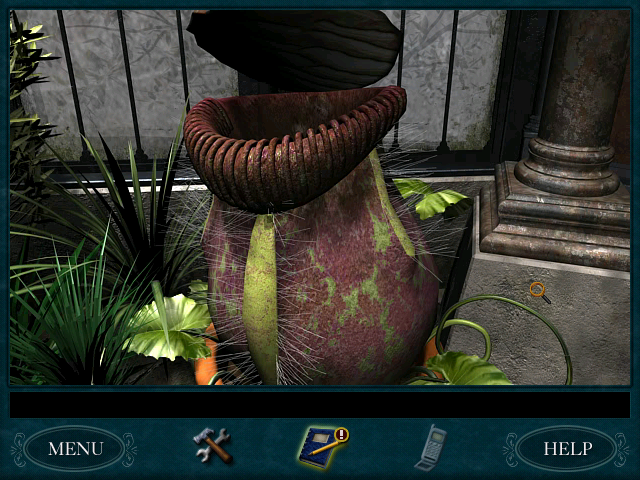Open the MENU button

click(75, 448)
